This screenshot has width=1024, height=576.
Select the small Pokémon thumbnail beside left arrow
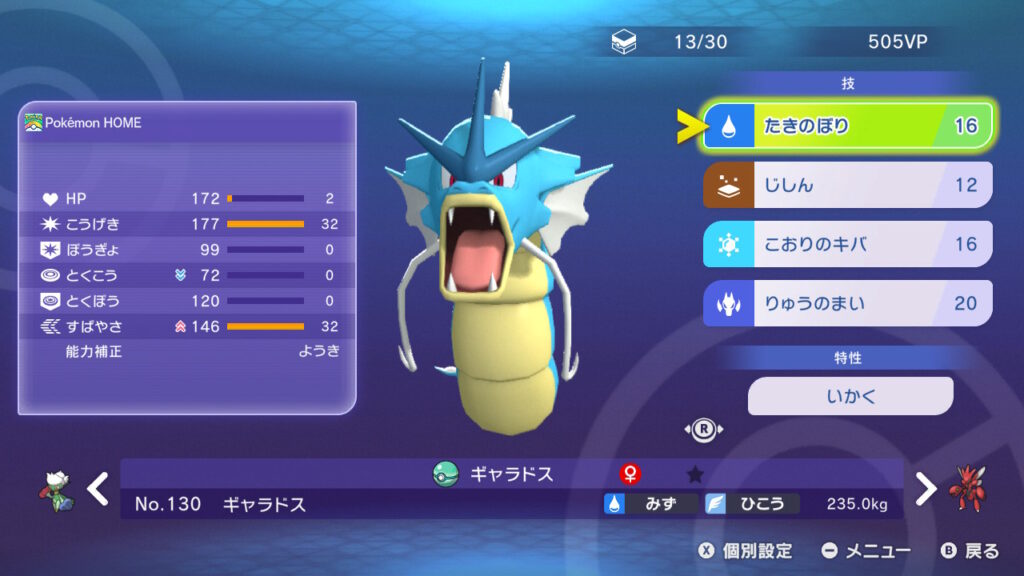point(56,489)
